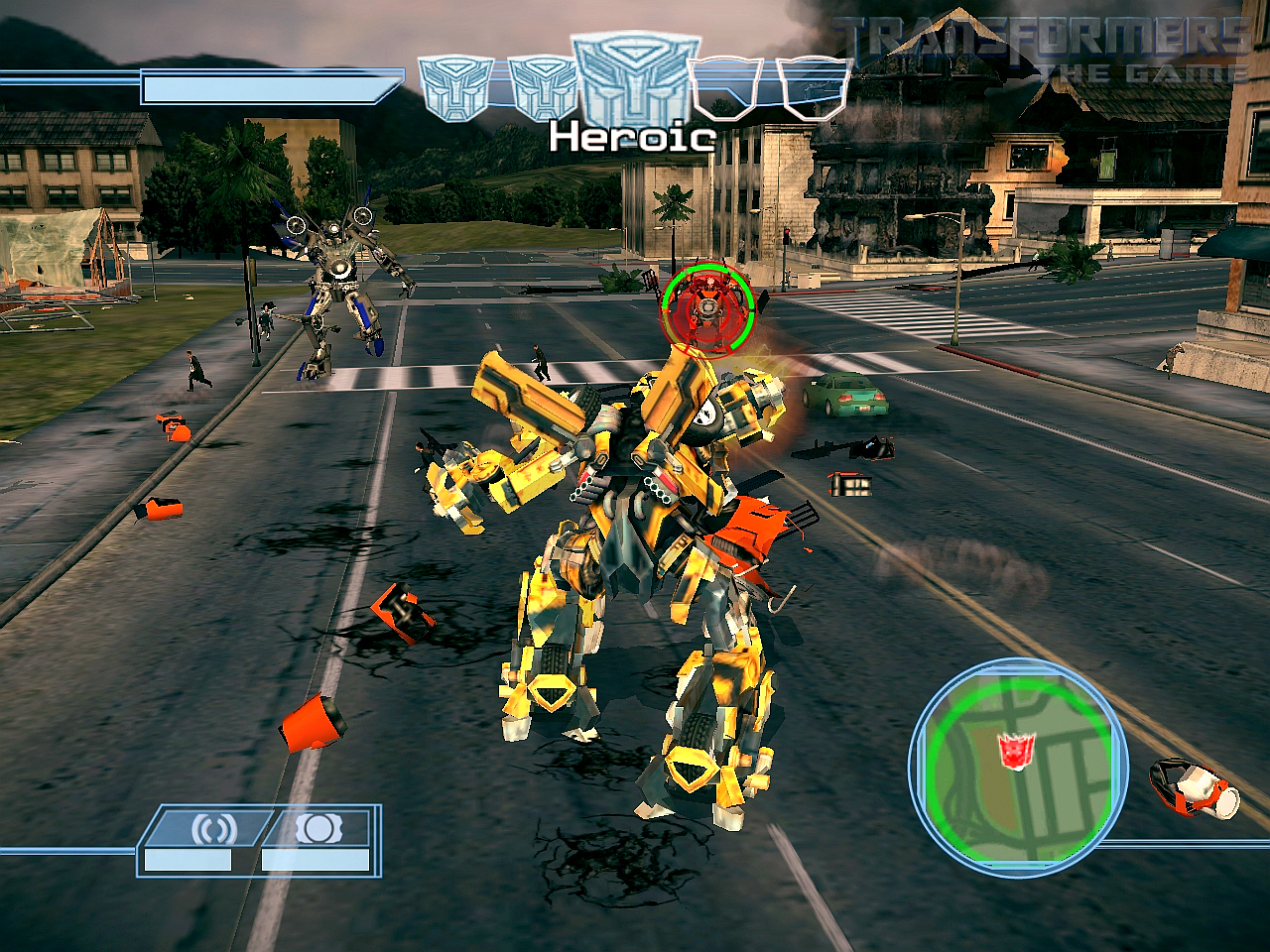Select the red Decepticon marker on minimap
The image size is (1270, 952).
click(x=1014, y=751)
